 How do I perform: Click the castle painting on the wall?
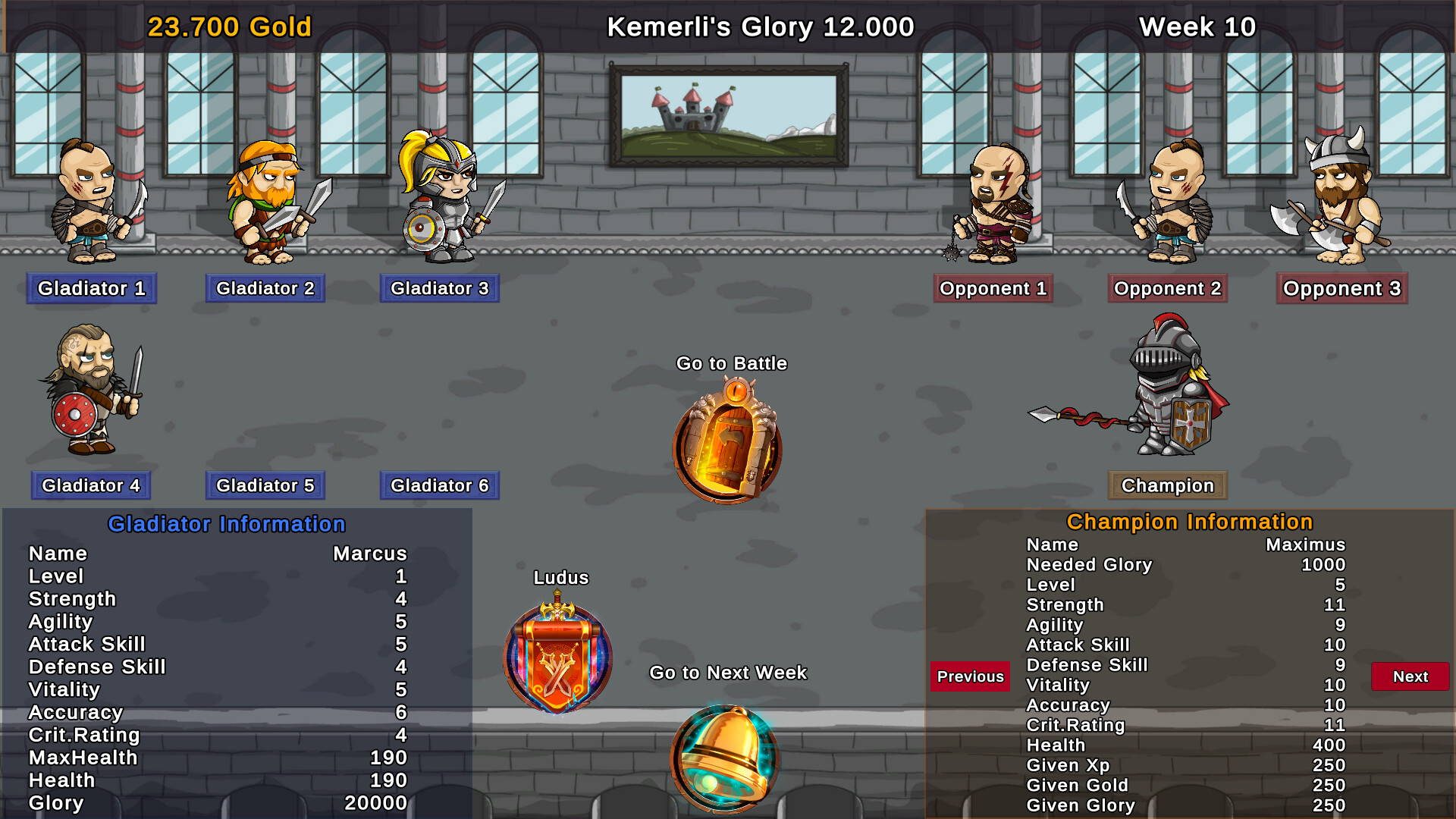pyautogui.click(x=730, y=114)
